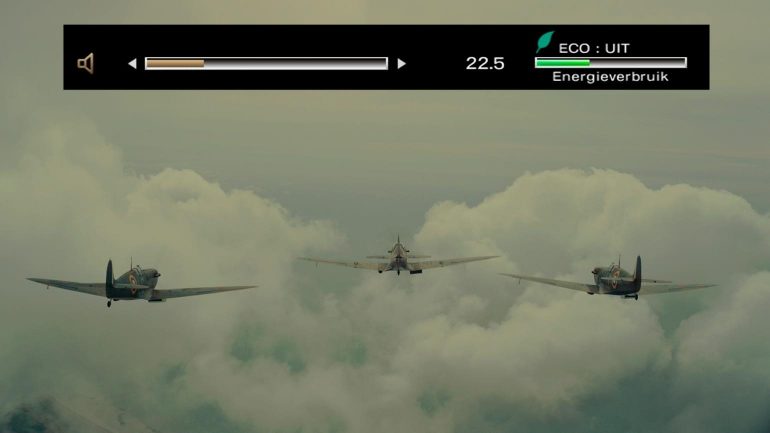Lower volume with the left arrow
770x433 pixels.
coord(132,63)
